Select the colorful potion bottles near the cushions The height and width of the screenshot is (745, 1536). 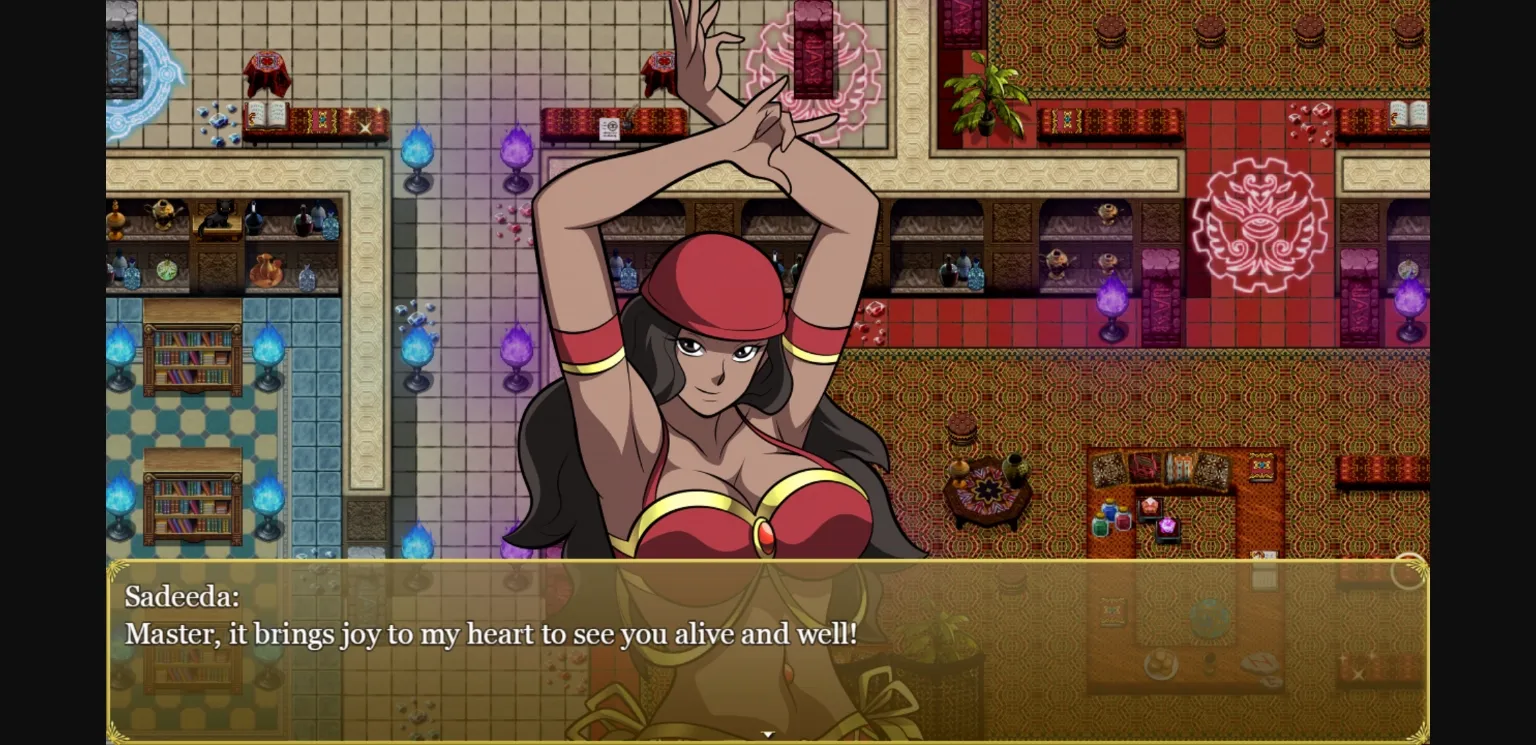[1113, 517]
